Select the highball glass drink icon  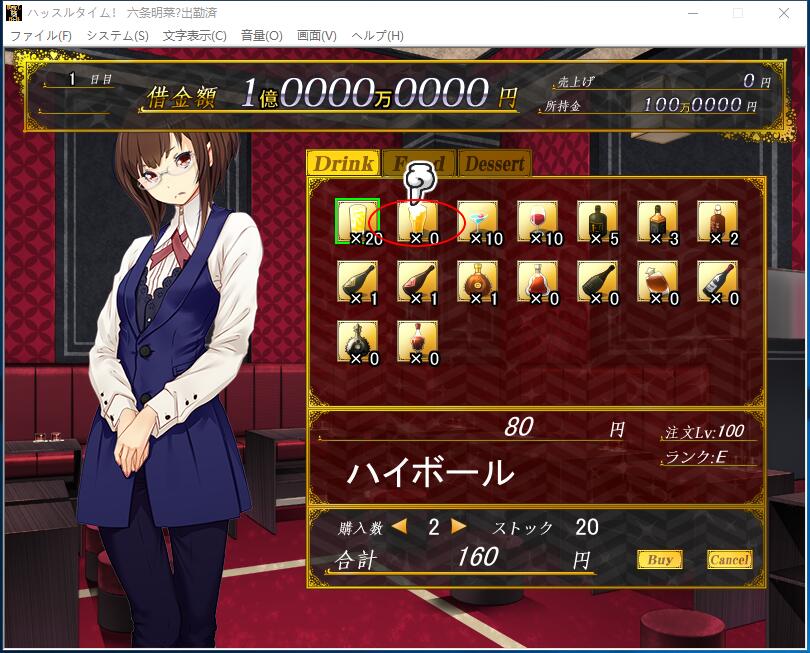point(357,221)
